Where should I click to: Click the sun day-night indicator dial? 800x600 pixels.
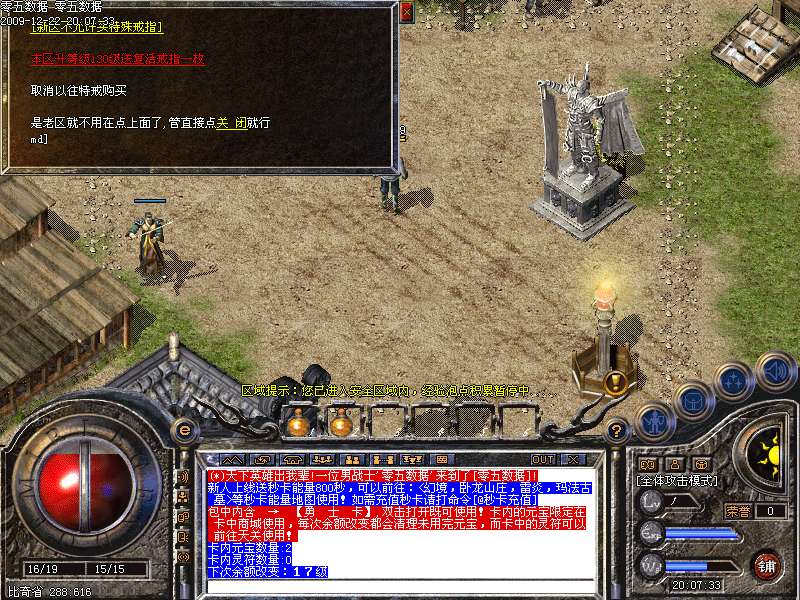tap(768, 456)
